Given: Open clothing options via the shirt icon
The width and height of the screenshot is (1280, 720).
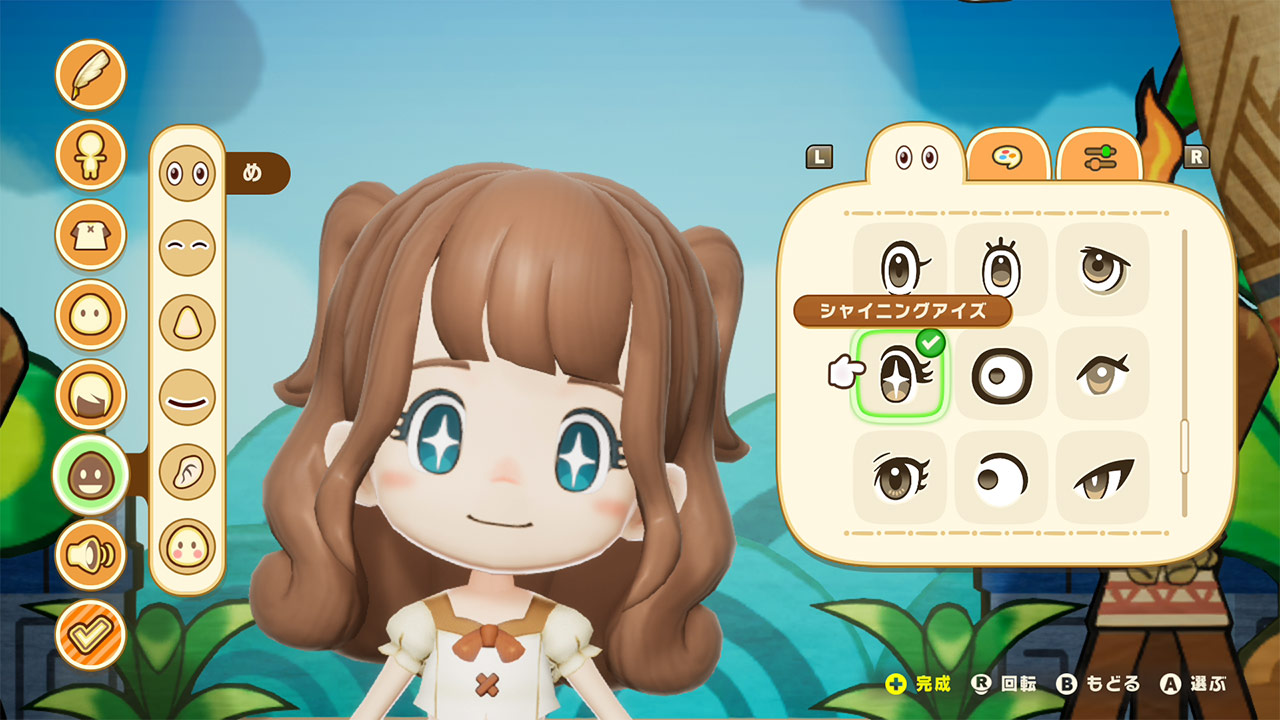Looking at the screenshot, I should click(90, 236).
